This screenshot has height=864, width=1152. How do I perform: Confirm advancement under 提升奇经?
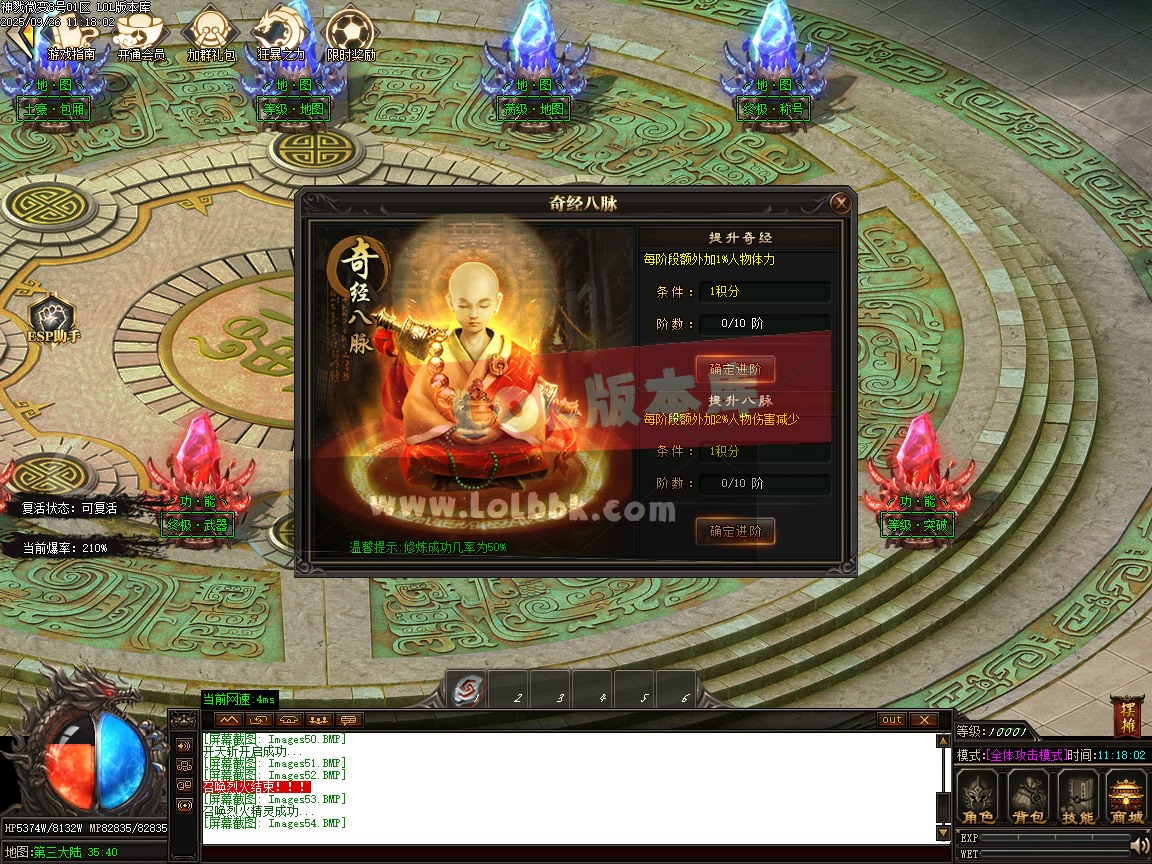[x=735, y=370]
